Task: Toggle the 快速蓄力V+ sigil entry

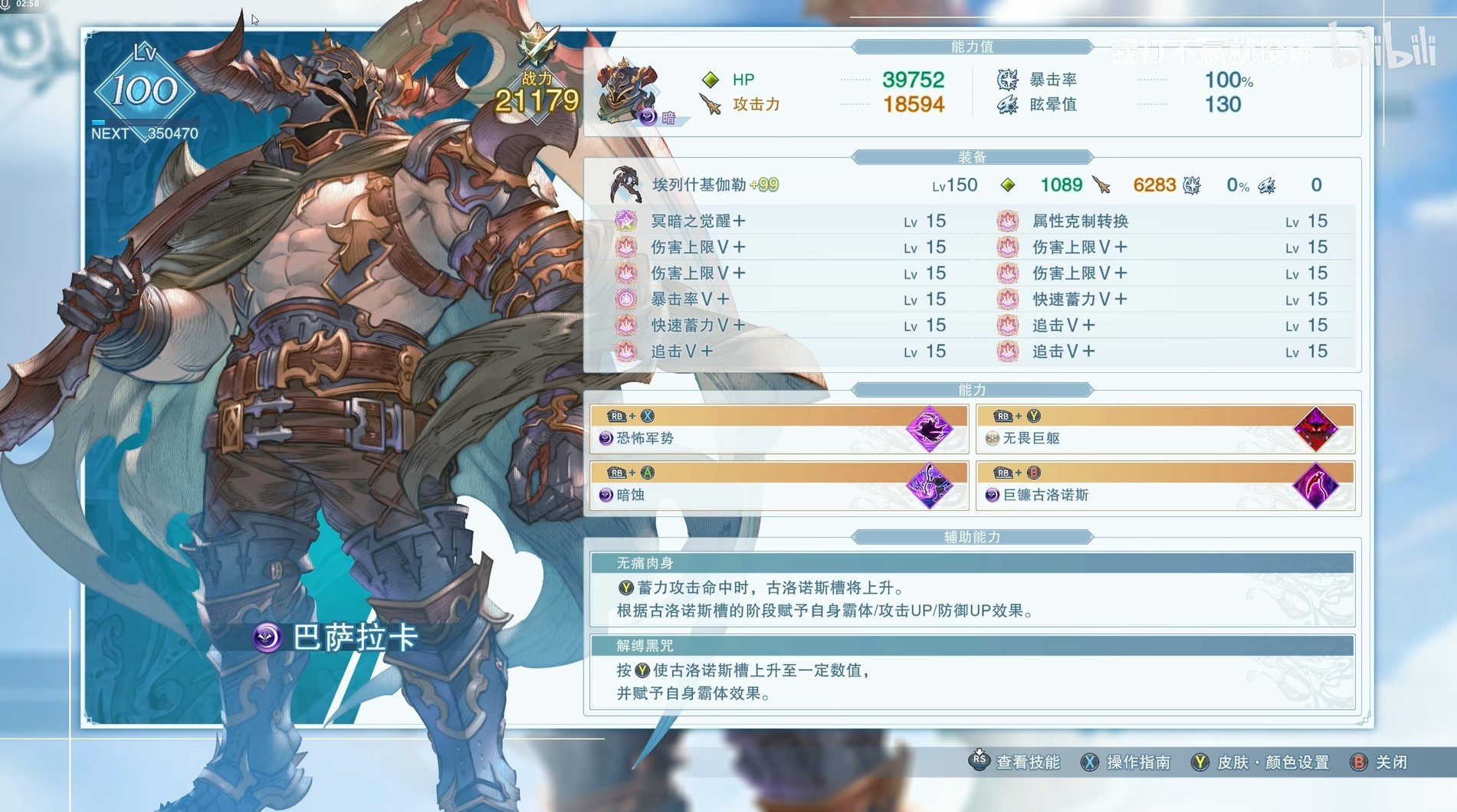Action: tap(627, 325)
